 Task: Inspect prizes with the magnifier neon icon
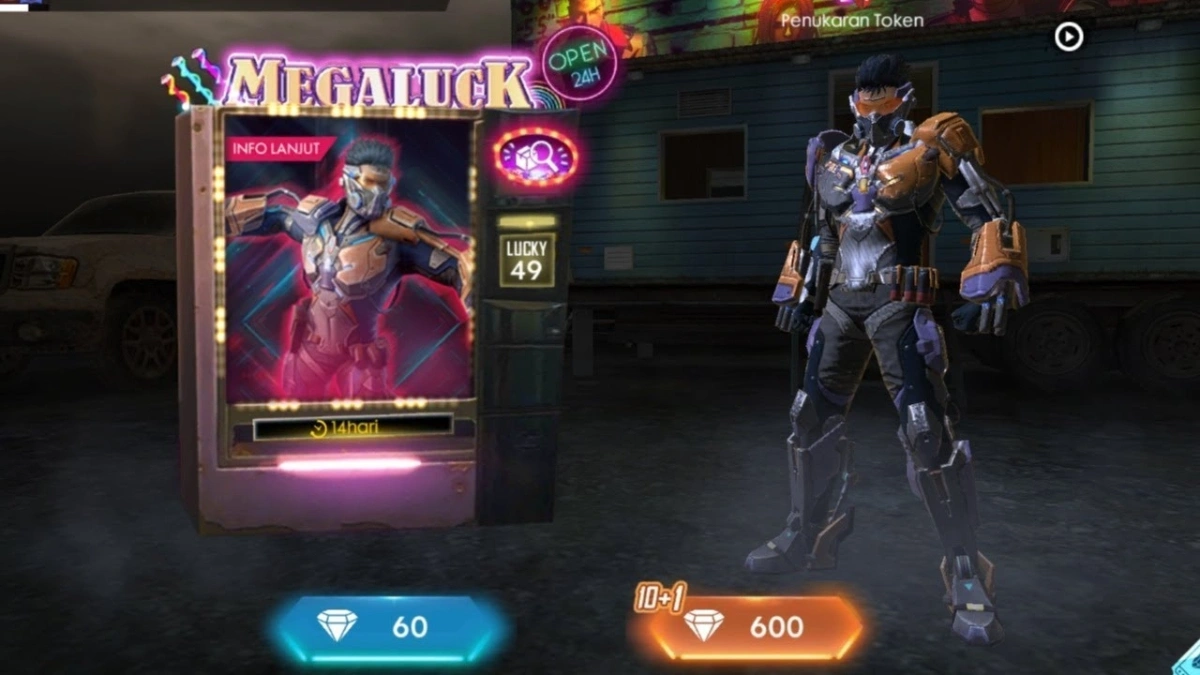coord(535,157)
